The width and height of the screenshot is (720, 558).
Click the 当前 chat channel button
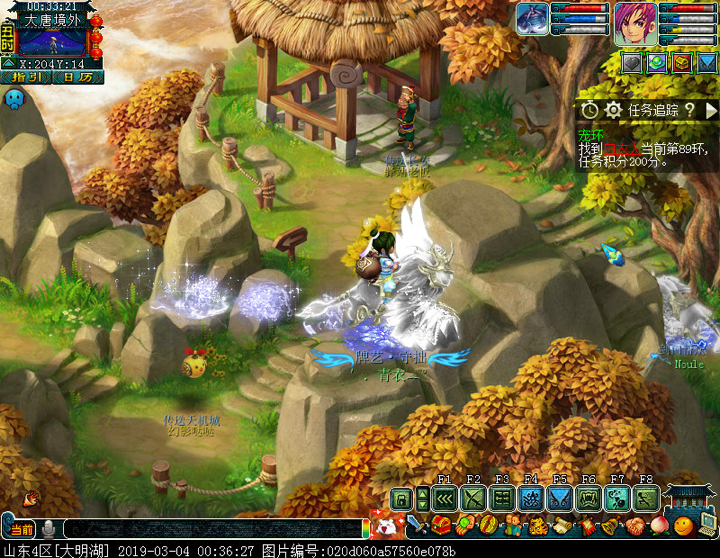(x=19, y=529)
